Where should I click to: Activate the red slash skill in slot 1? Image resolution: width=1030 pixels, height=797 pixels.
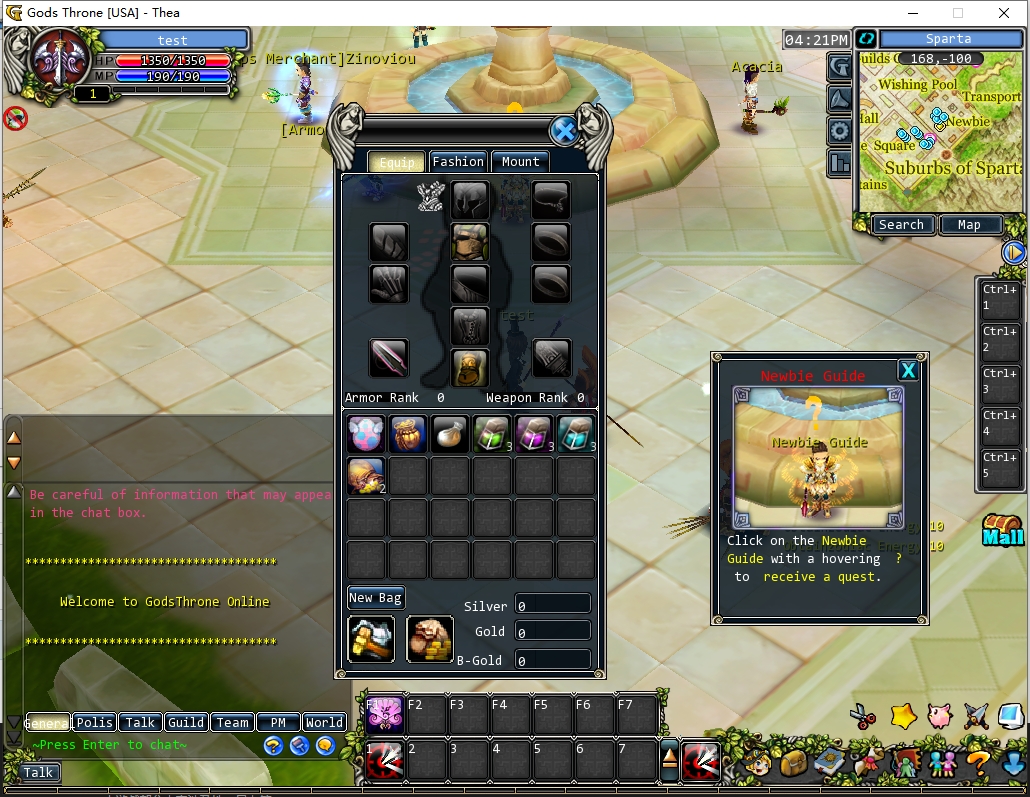pyautogui.click(x=385, y=762)
